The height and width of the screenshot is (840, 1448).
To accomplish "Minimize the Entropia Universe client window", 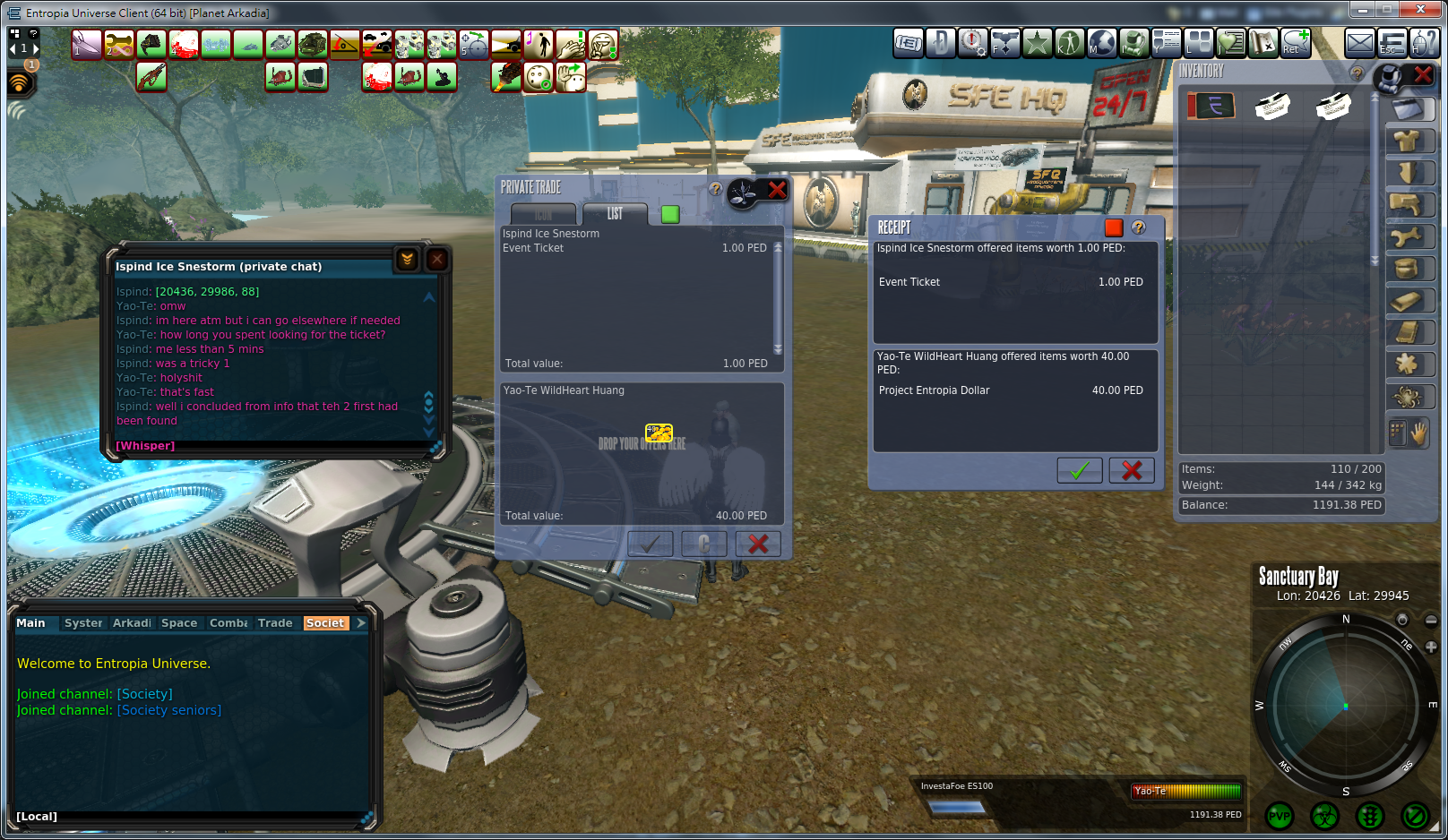I will click(1363, 10).
